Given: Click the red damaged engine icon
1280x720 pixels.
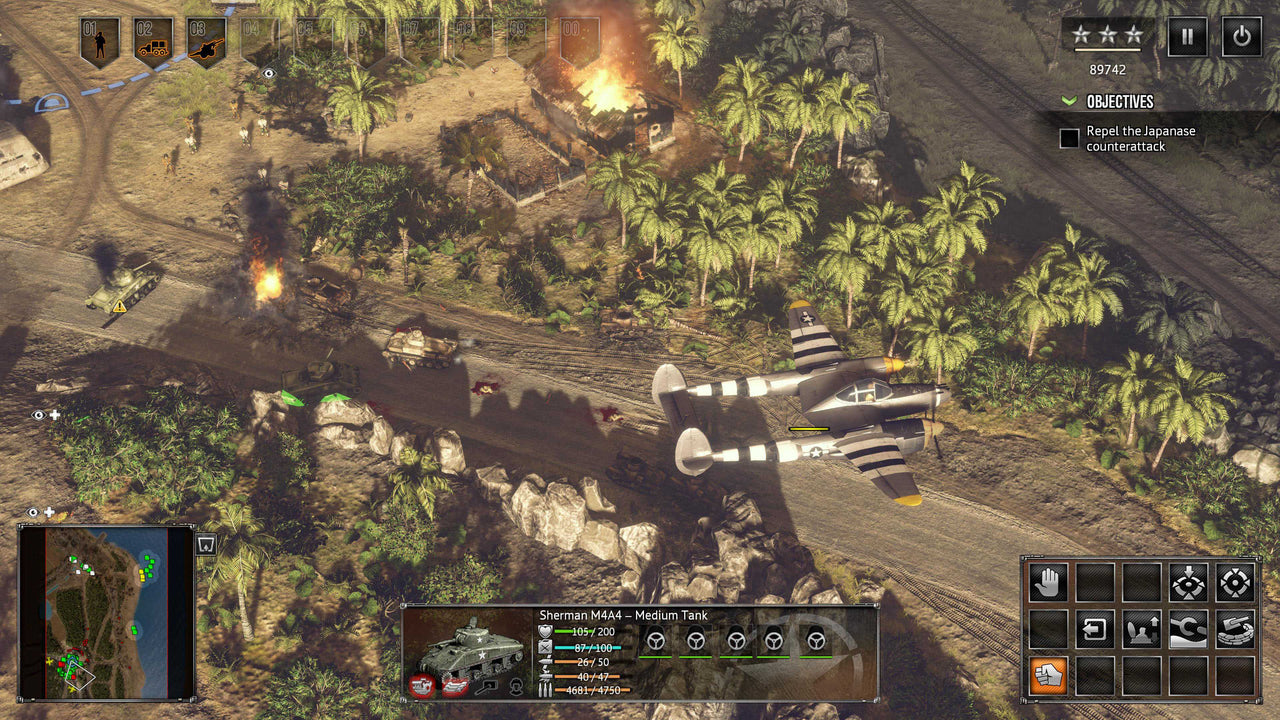Looking at the screenshot, I should (x=422, y=684).
